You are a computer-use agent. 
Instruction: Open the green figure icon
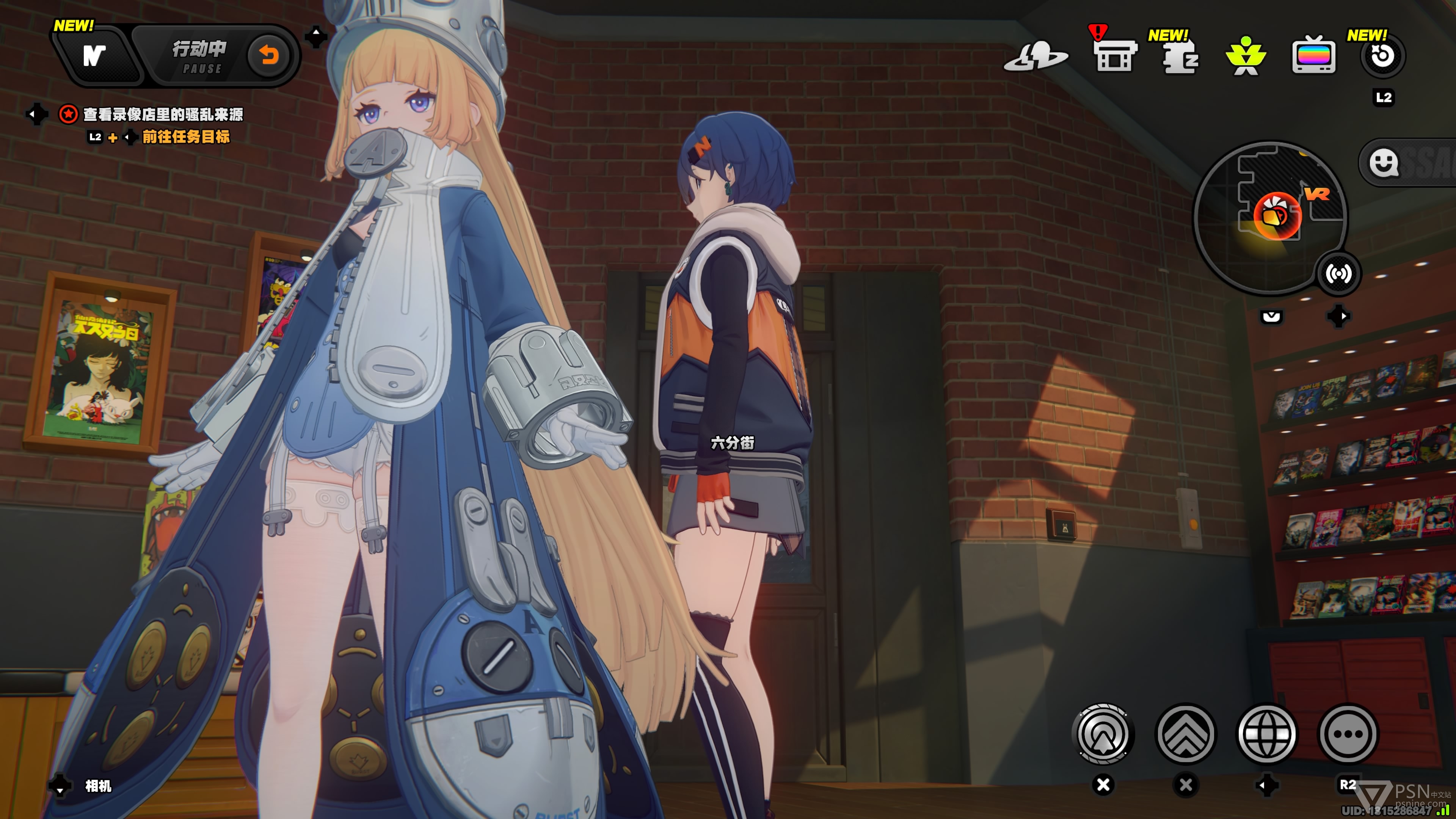[x=1246, y=56]
